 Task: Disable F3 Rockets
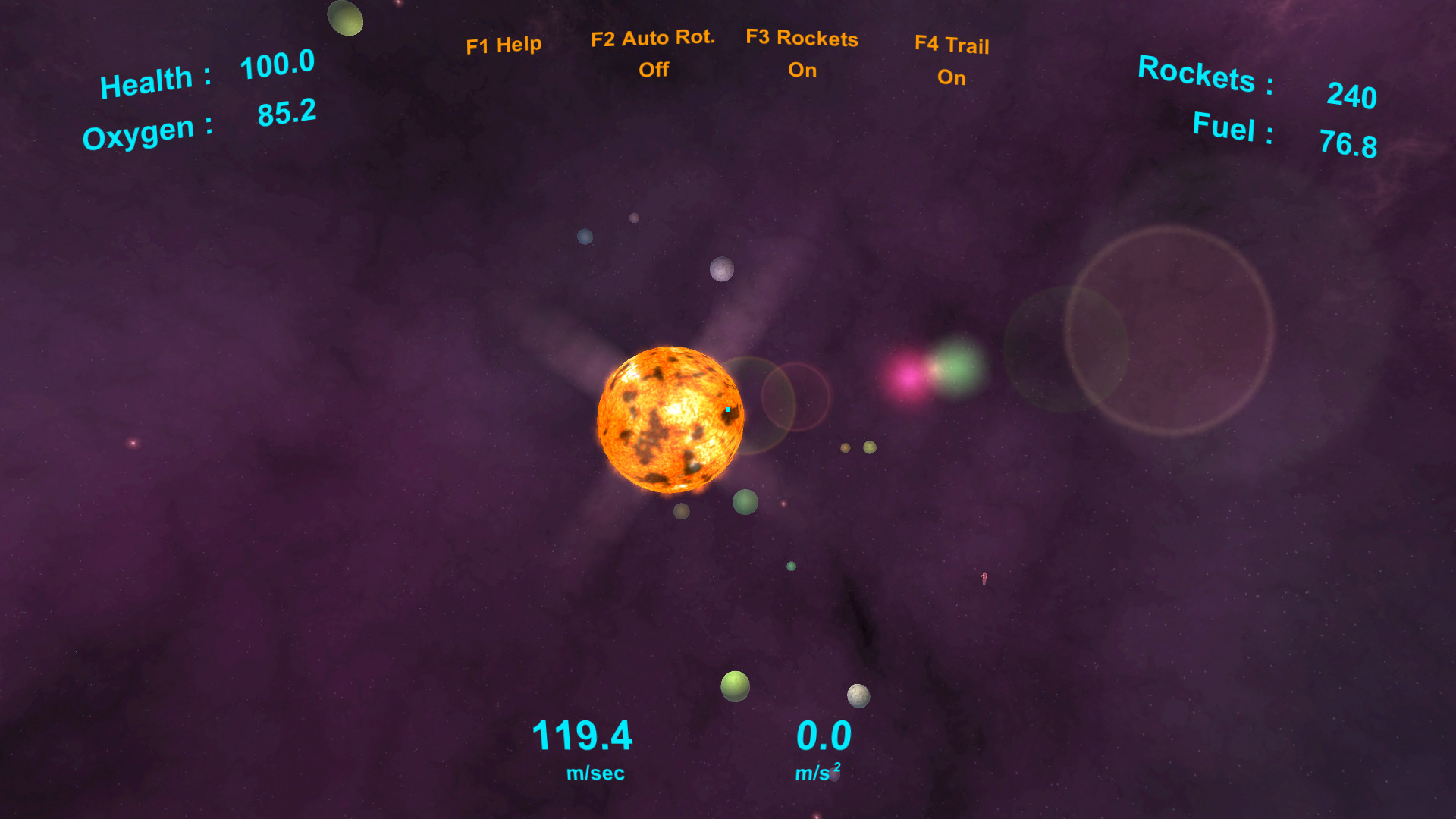(x=802, y=55)
